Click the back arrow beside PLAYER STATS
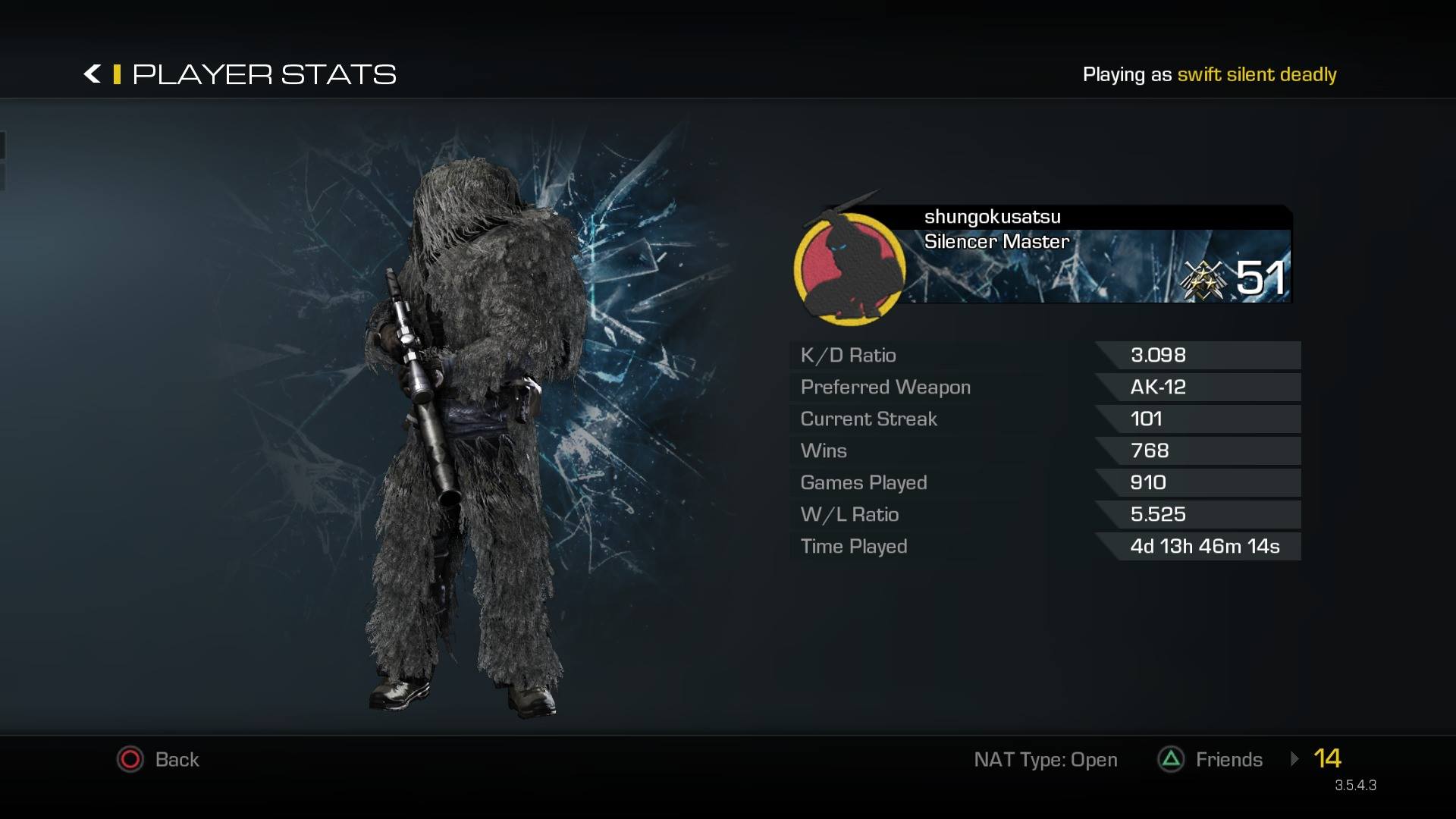Screen dimensions: 1456x819 [92, 74]
